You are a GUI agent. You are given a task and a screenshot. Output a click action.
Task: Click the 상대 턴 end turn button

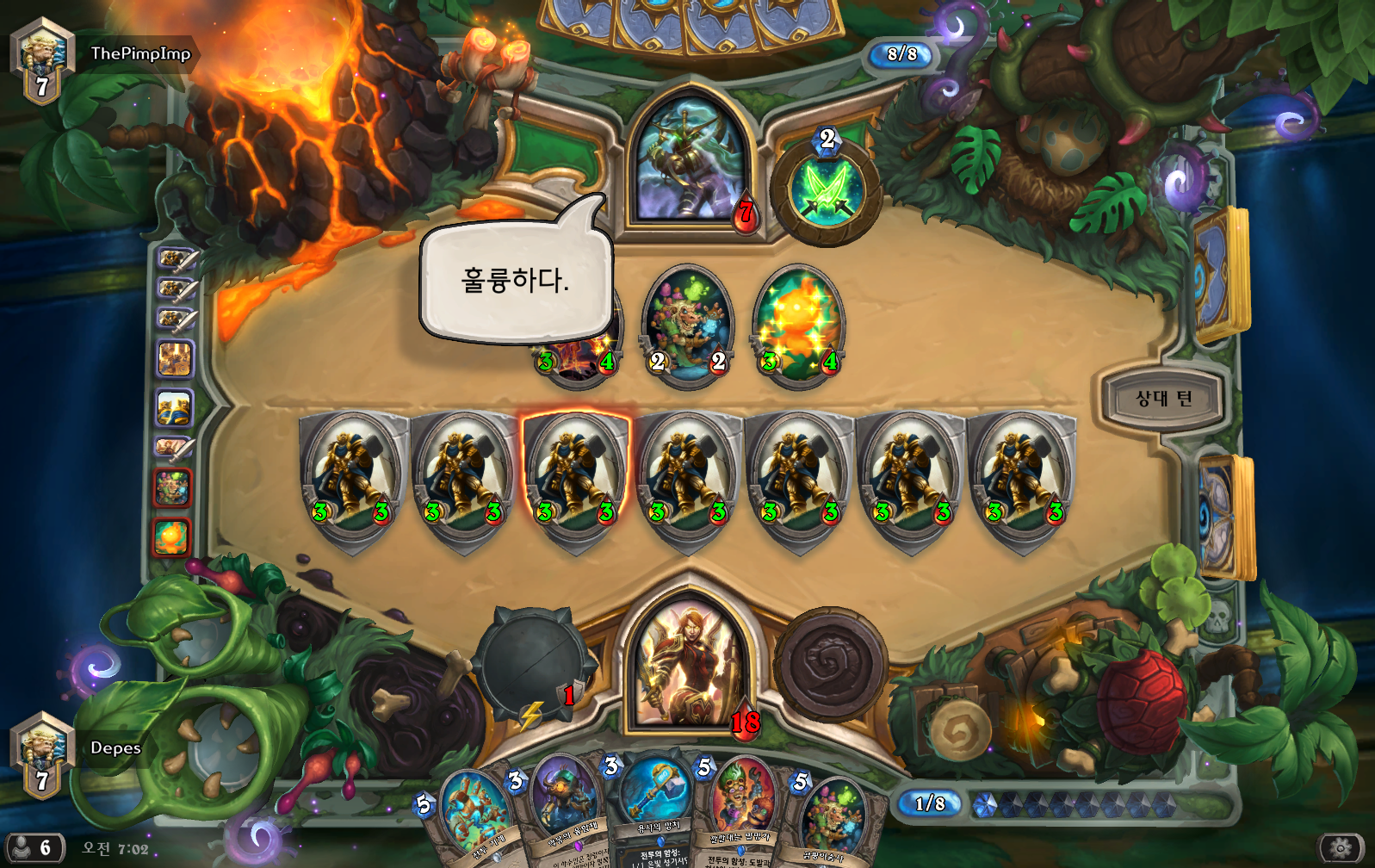coord(1163,399)
